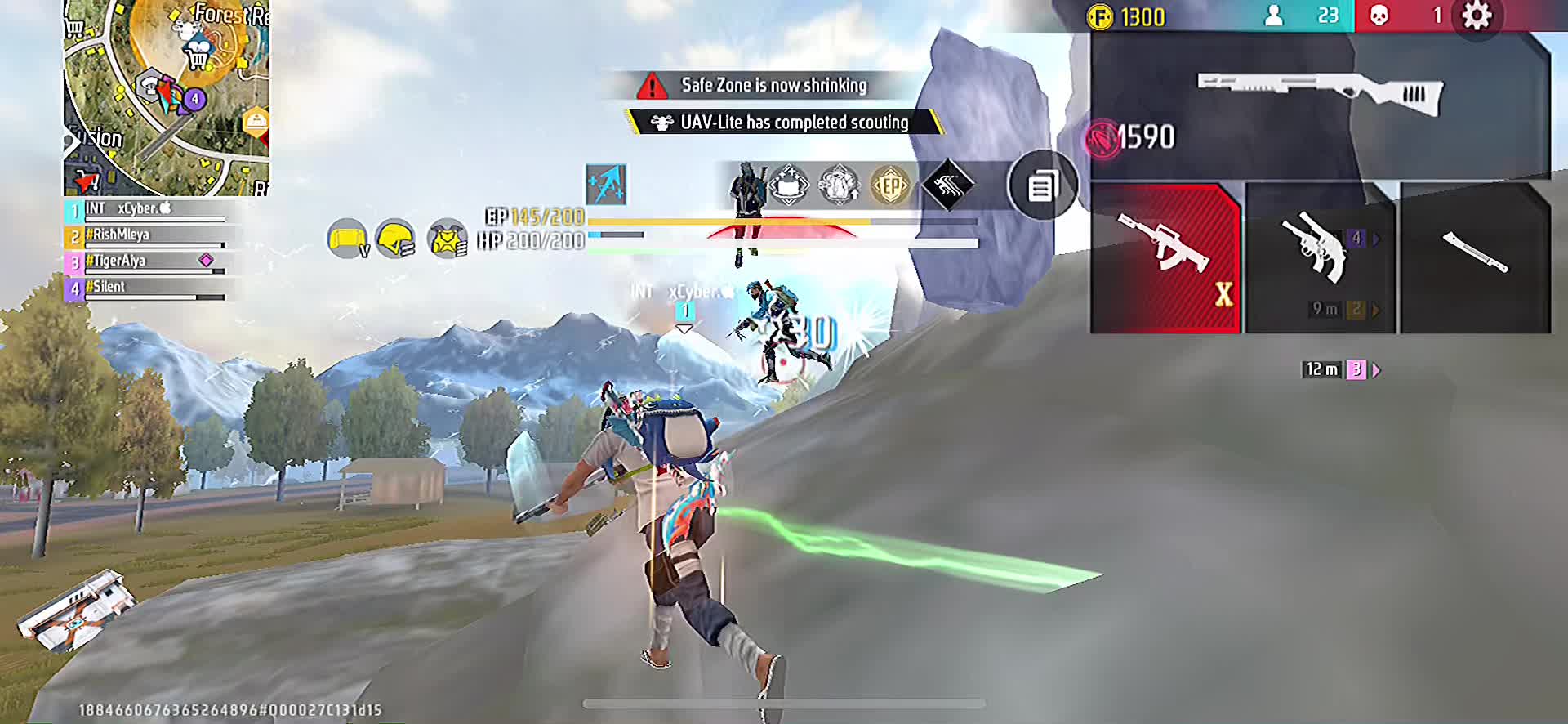Tap the airdrop crate icon

coord(73,609)
